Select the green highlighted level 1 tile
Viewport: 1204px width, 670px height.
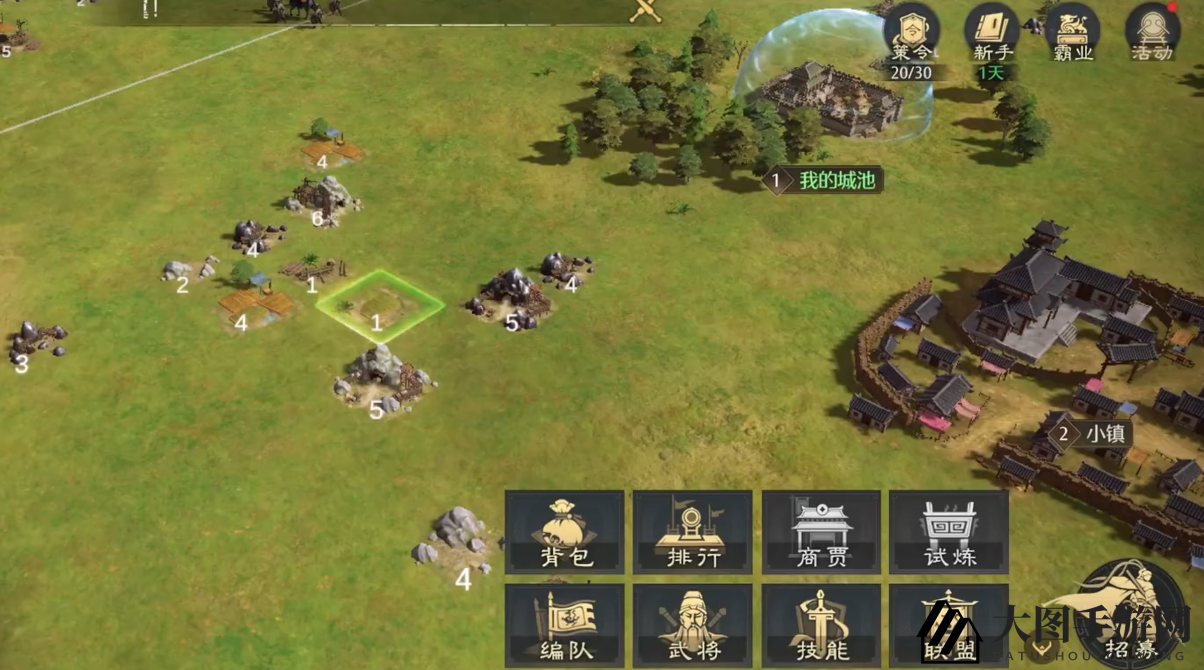tap(380, 305)
